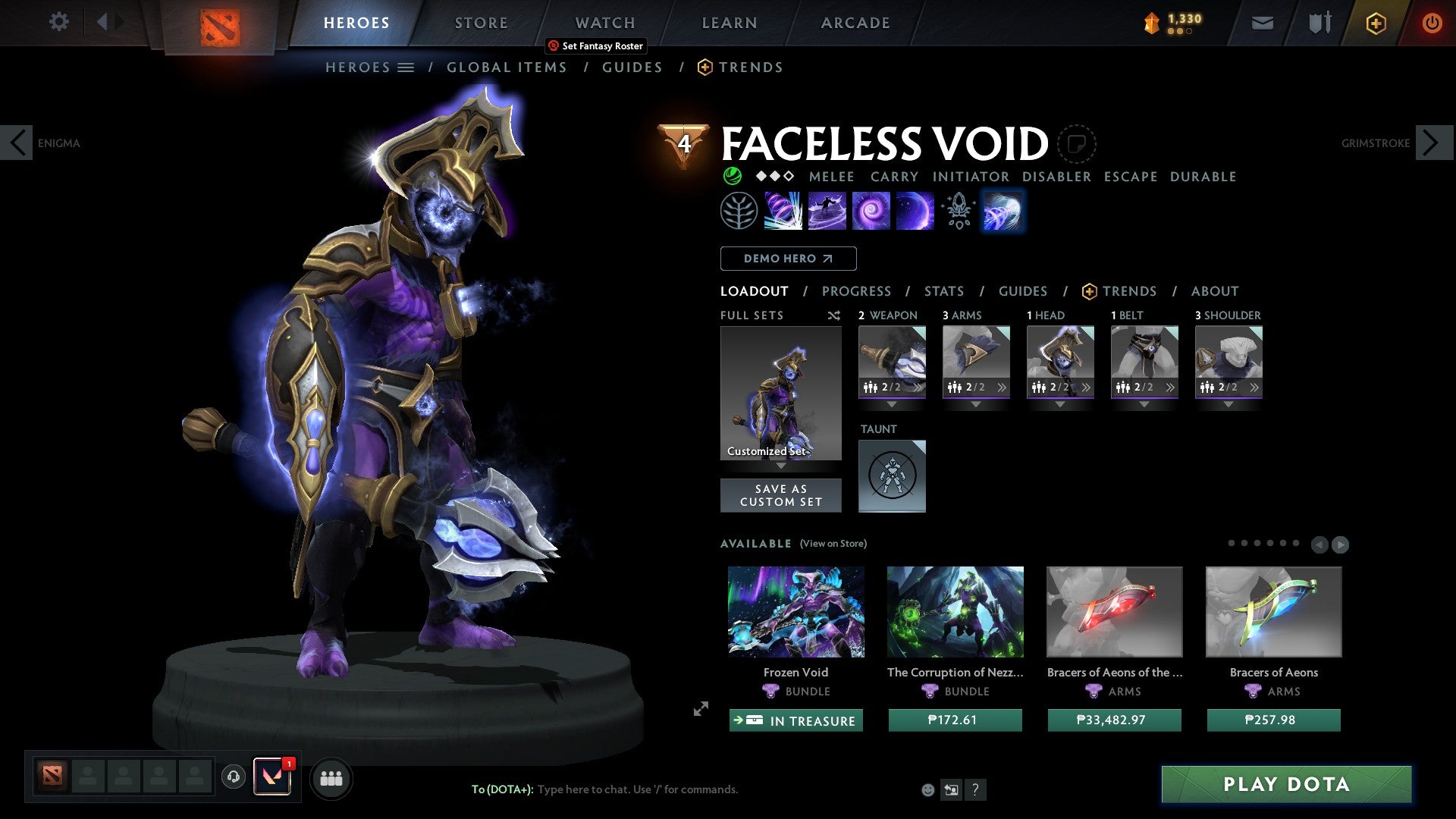This screenshot has height=819, width=1456.
Task: Open the armory shield and sword icon
Action: [1319, 22]
